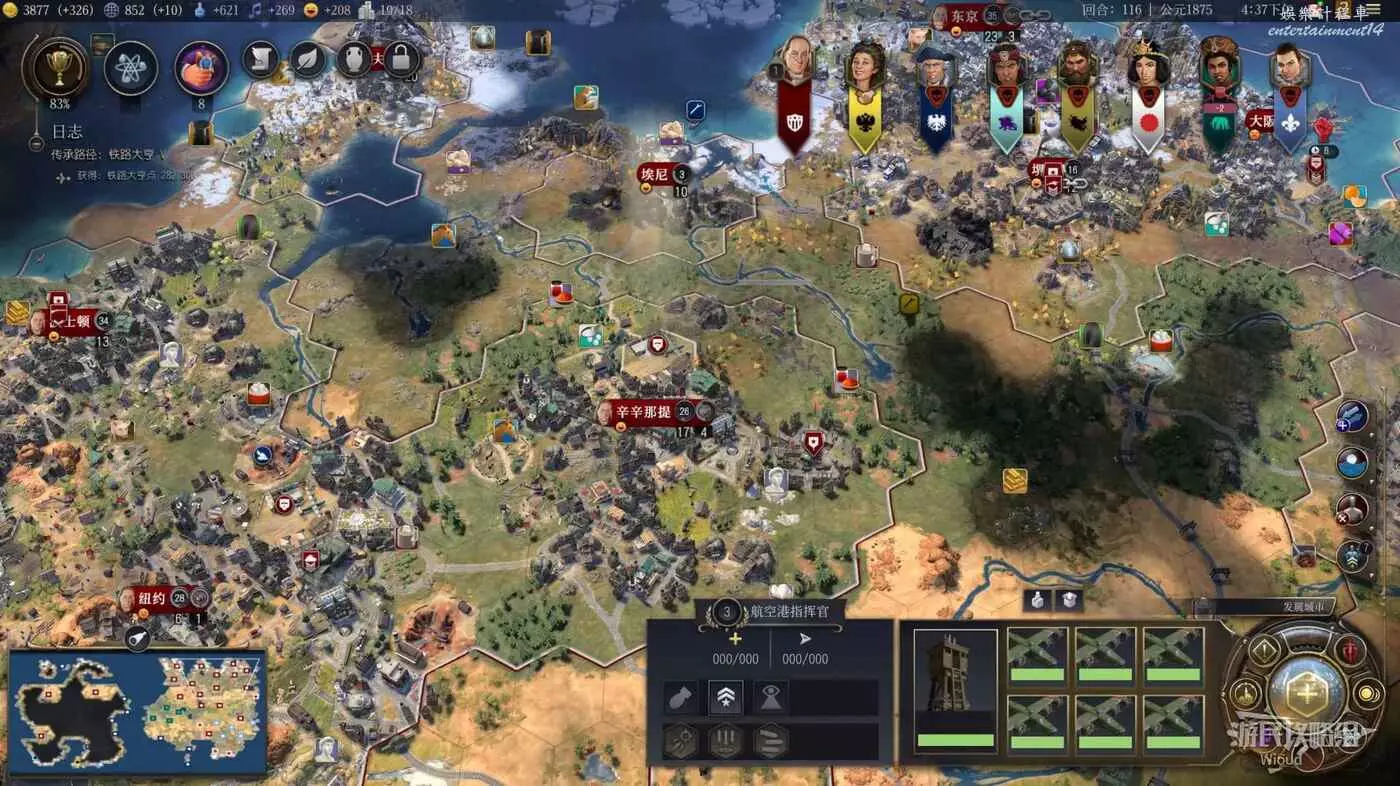Select the aerodrome tower unit portrait
The image size is (1400, 786).
[955, 690]
